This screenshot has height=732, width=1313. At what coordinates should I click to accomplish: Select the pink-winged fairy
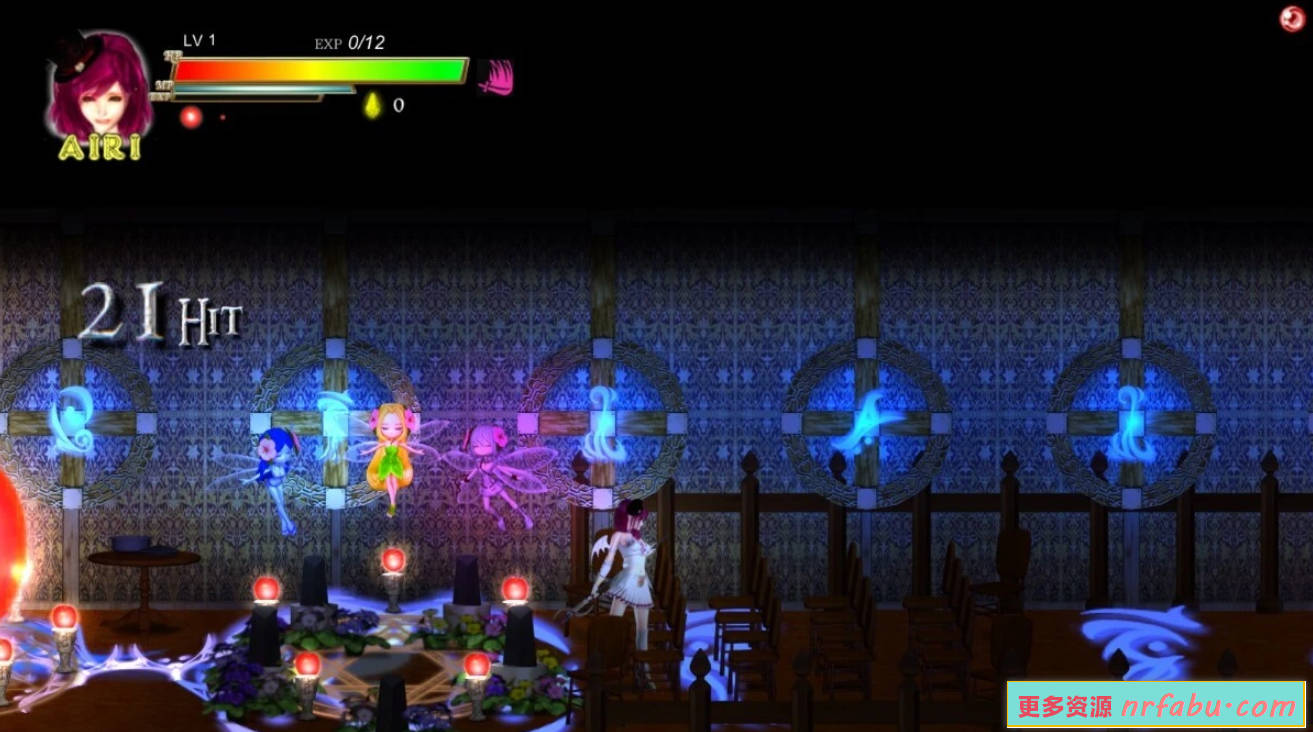[x=492, y=470]
